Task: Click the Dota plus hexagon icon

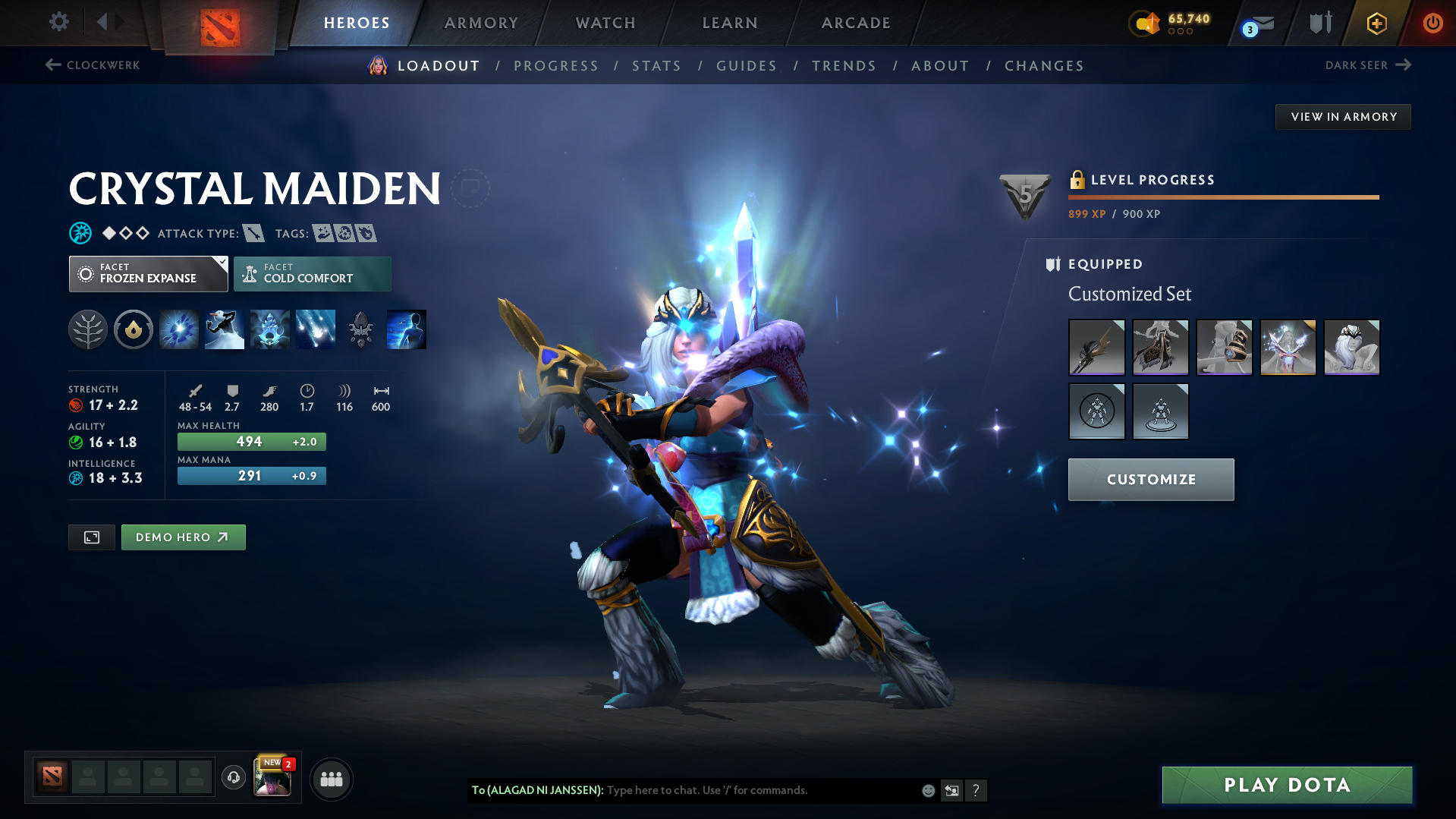Action: tap(1376, 24)
